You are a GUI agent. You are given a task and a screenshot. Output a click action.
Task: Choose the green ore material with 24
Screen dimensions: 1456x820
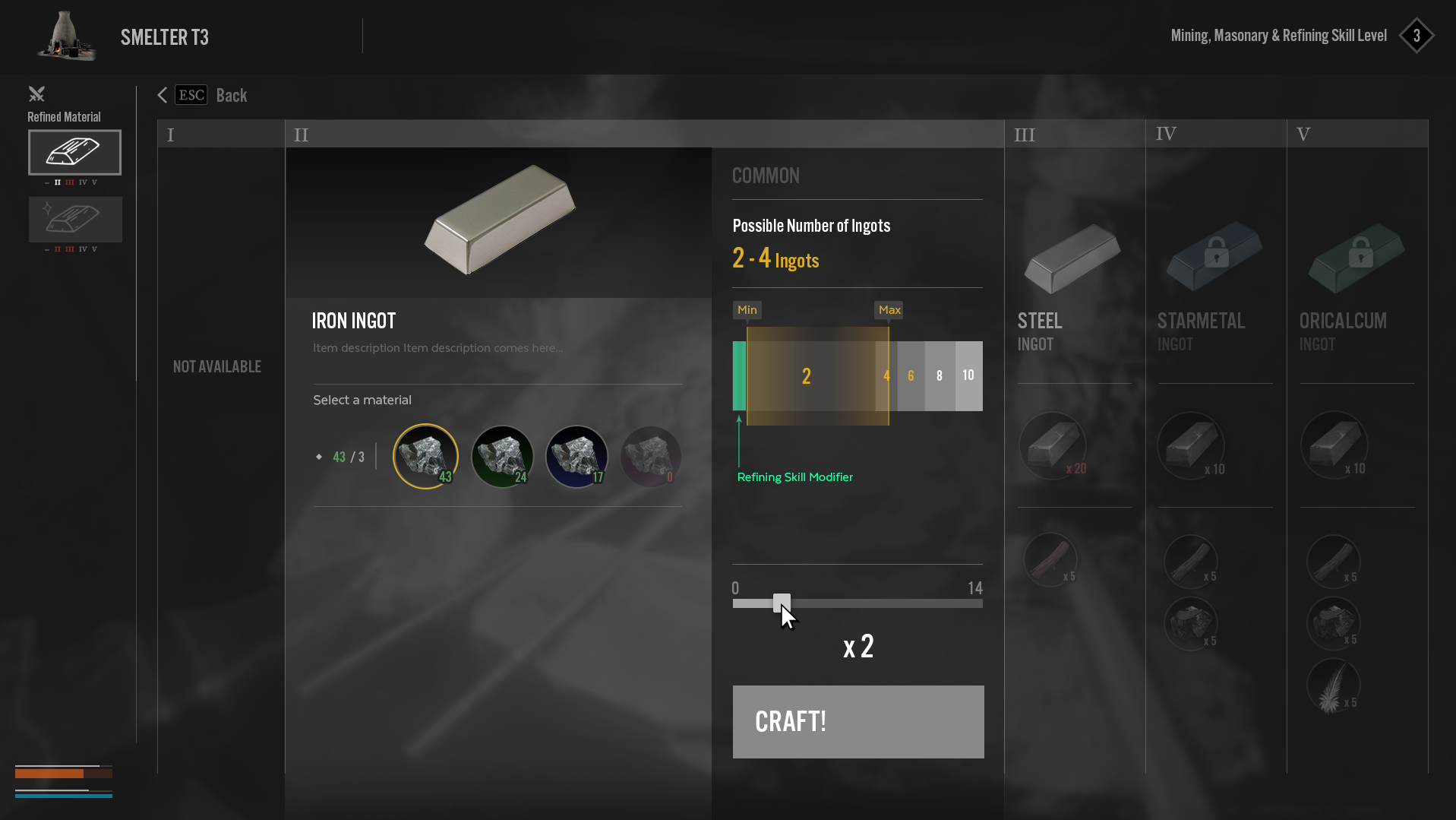[x=502, y=456]
